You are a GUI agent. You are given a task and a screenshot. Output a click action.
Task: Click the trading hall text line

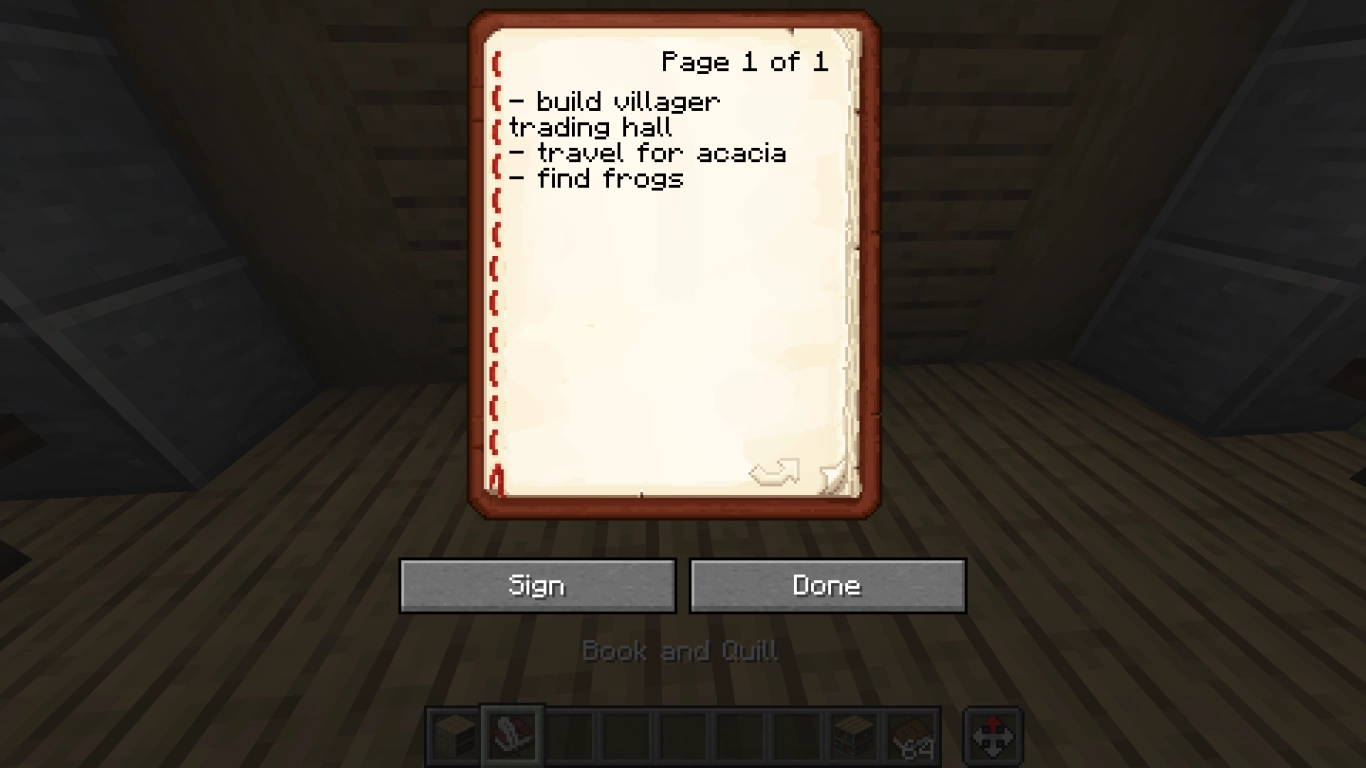pyautogui.click(x=590, y=127)
